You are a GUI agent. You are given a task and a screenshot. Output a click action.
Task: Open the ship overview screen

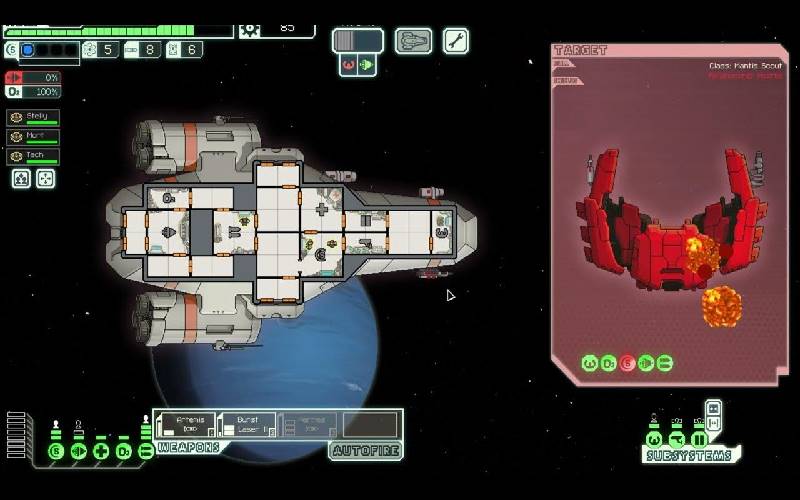[x=414, y=41]
